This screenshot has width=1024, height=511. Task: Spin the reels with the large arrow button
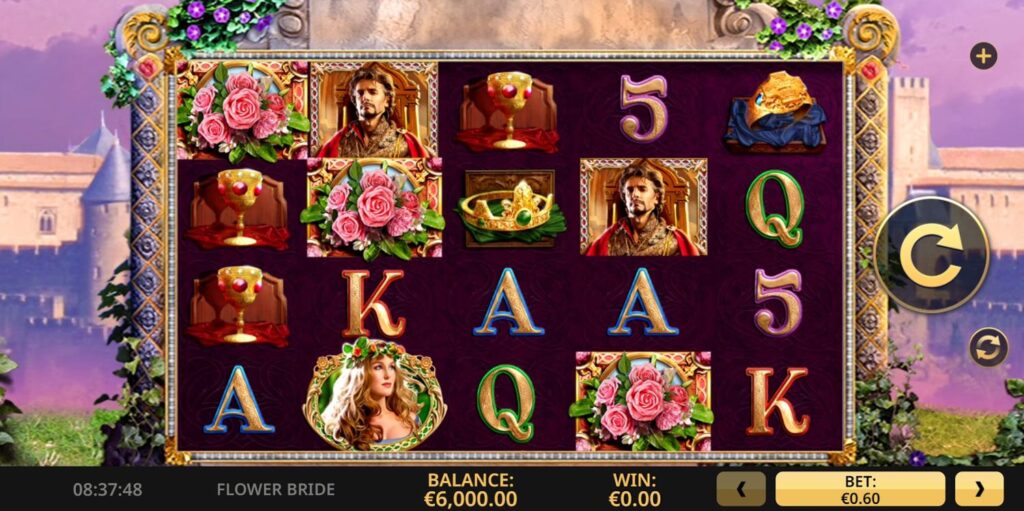(931, 254)
